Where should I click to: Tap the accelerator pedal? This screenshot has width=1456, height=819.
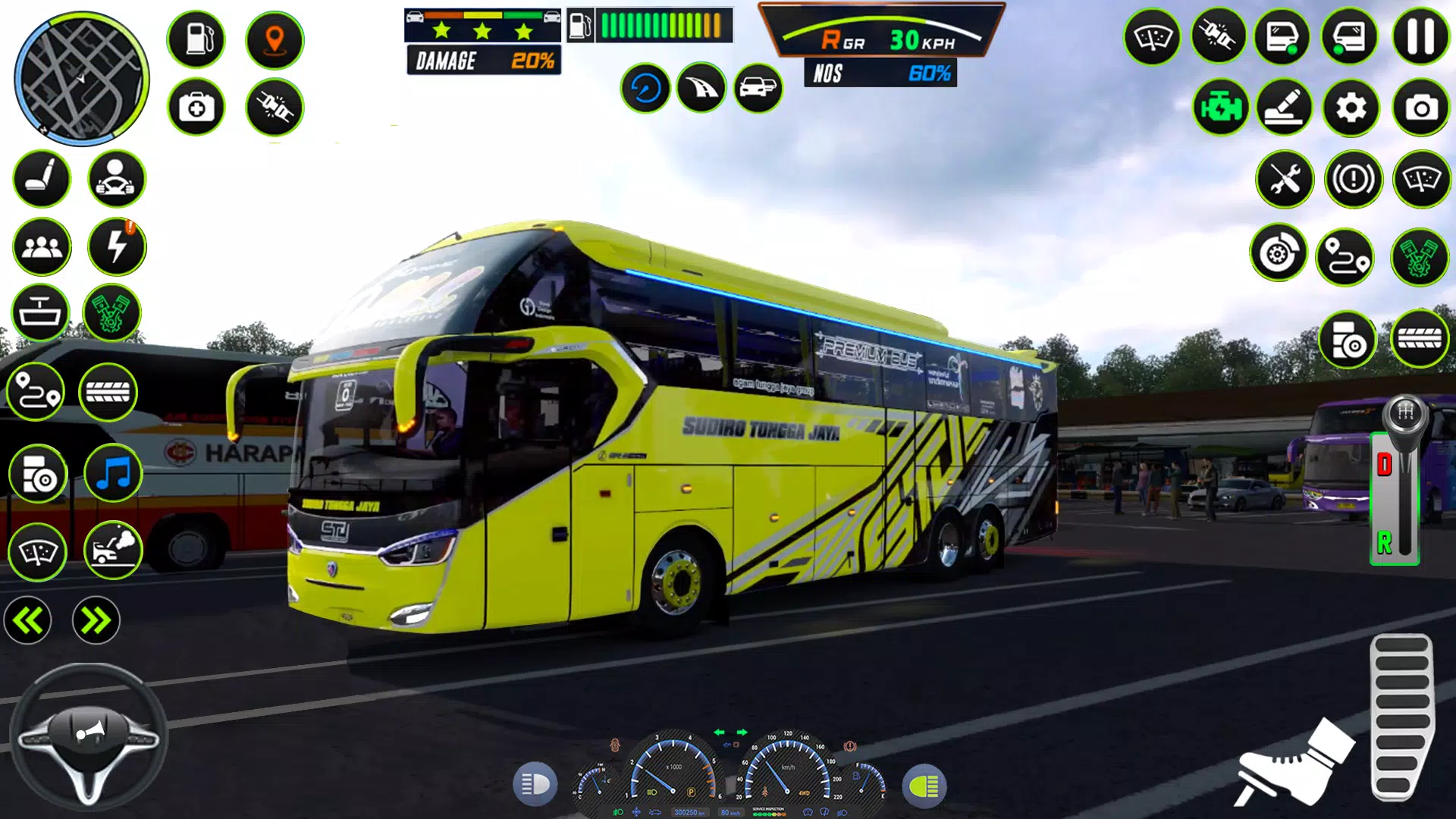pyautogui.click(x=1401, y=717)
